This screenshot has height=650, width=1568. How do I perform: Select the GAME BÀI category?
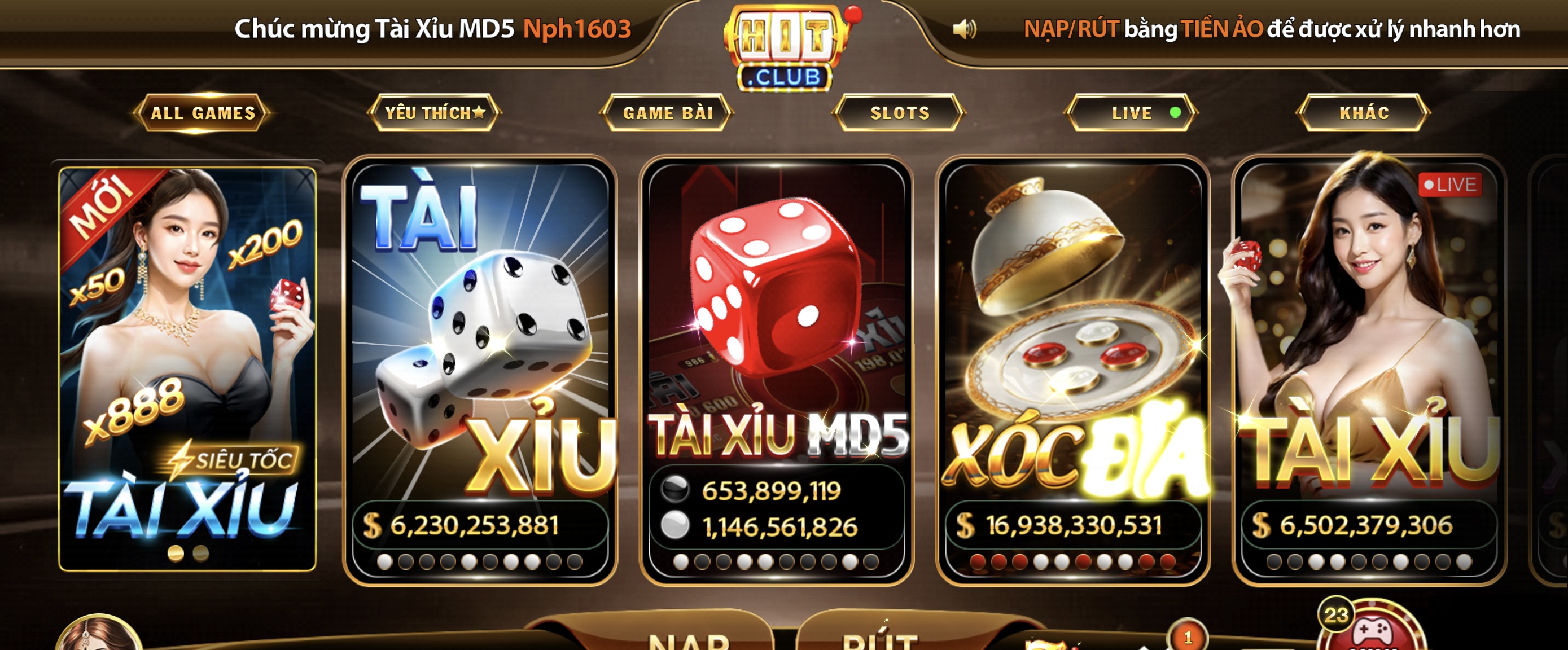(x=668, y=113)
